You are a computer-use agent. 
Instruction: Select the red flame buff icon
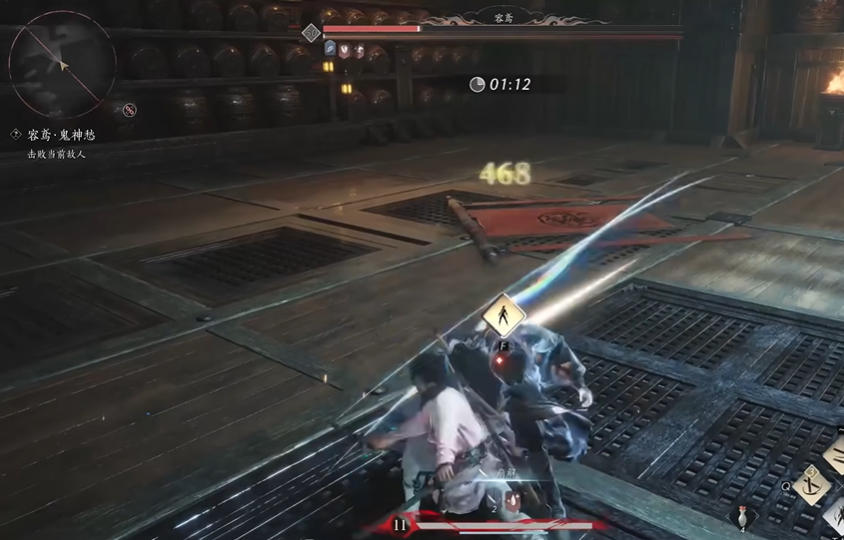coord(359,50)
